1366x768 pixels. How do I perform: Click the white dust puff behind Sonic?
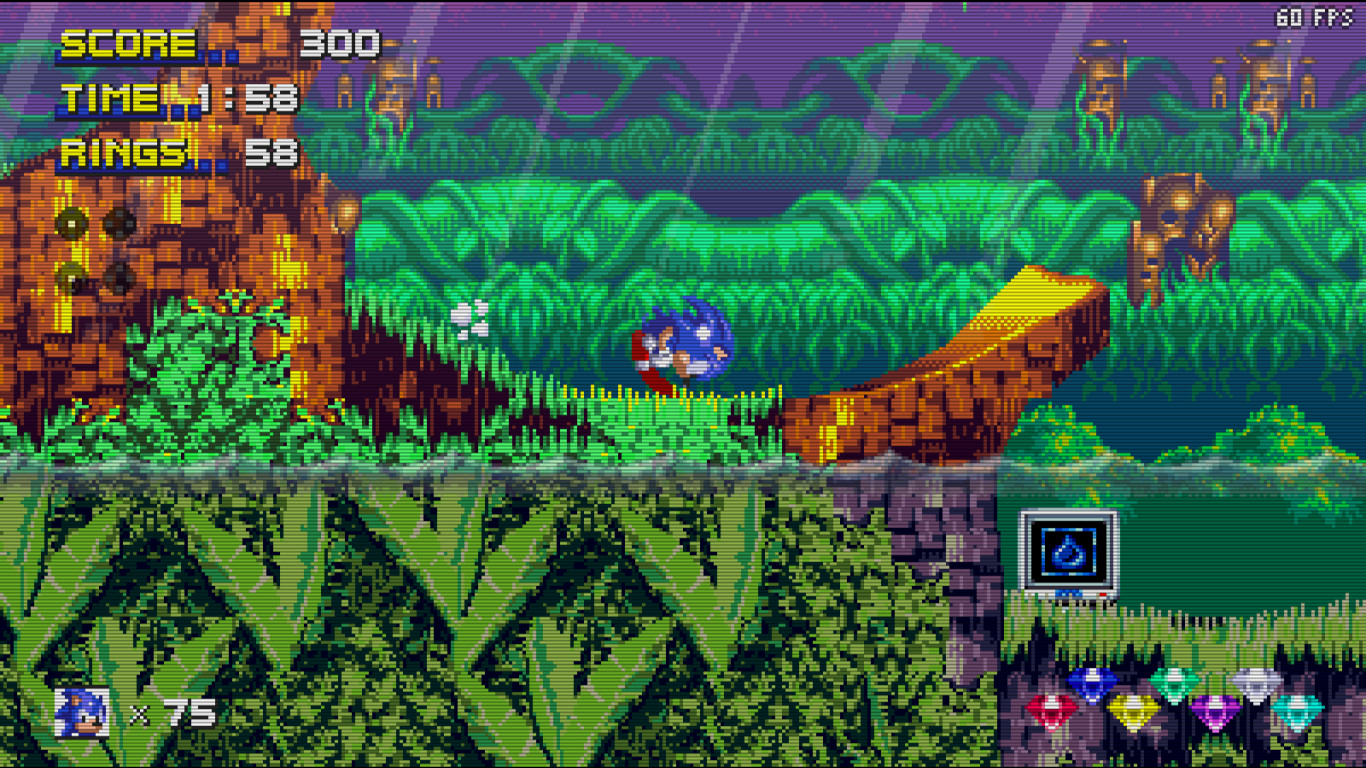tap(471, 320)
